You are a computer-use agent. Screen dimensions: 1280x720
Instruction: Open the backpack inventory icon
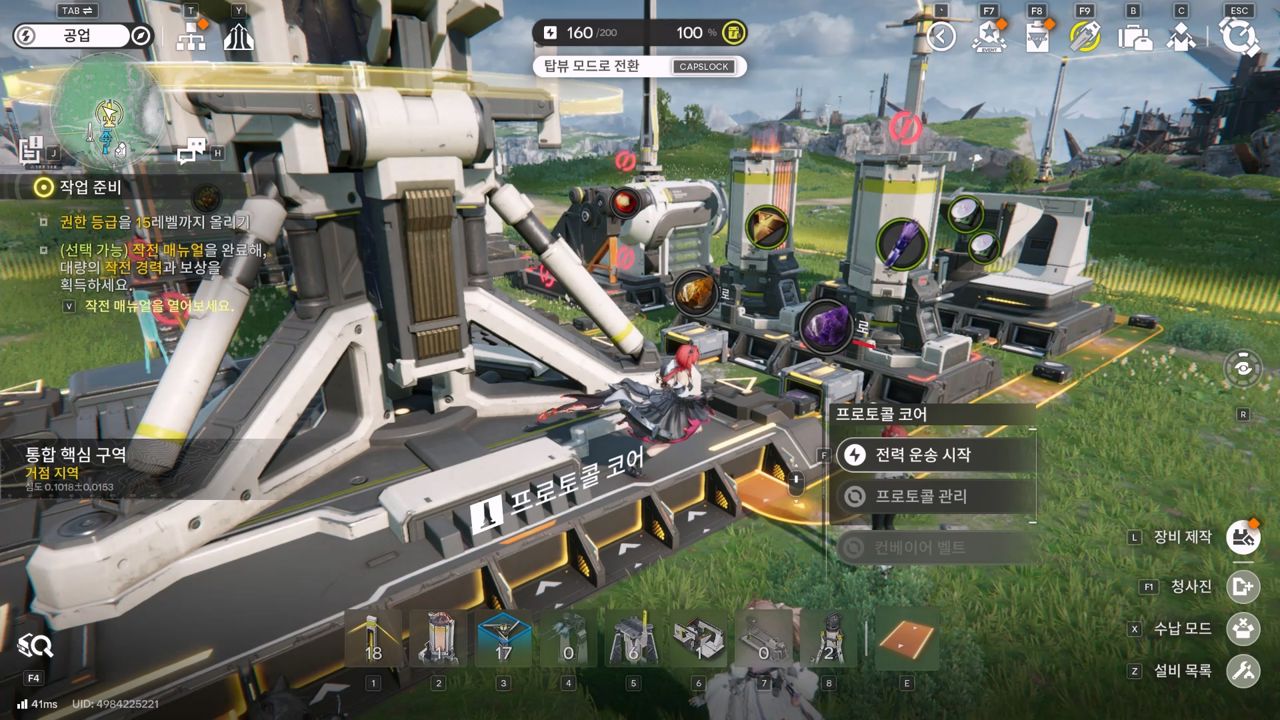pyautogui.click(x=1134, y=37)
